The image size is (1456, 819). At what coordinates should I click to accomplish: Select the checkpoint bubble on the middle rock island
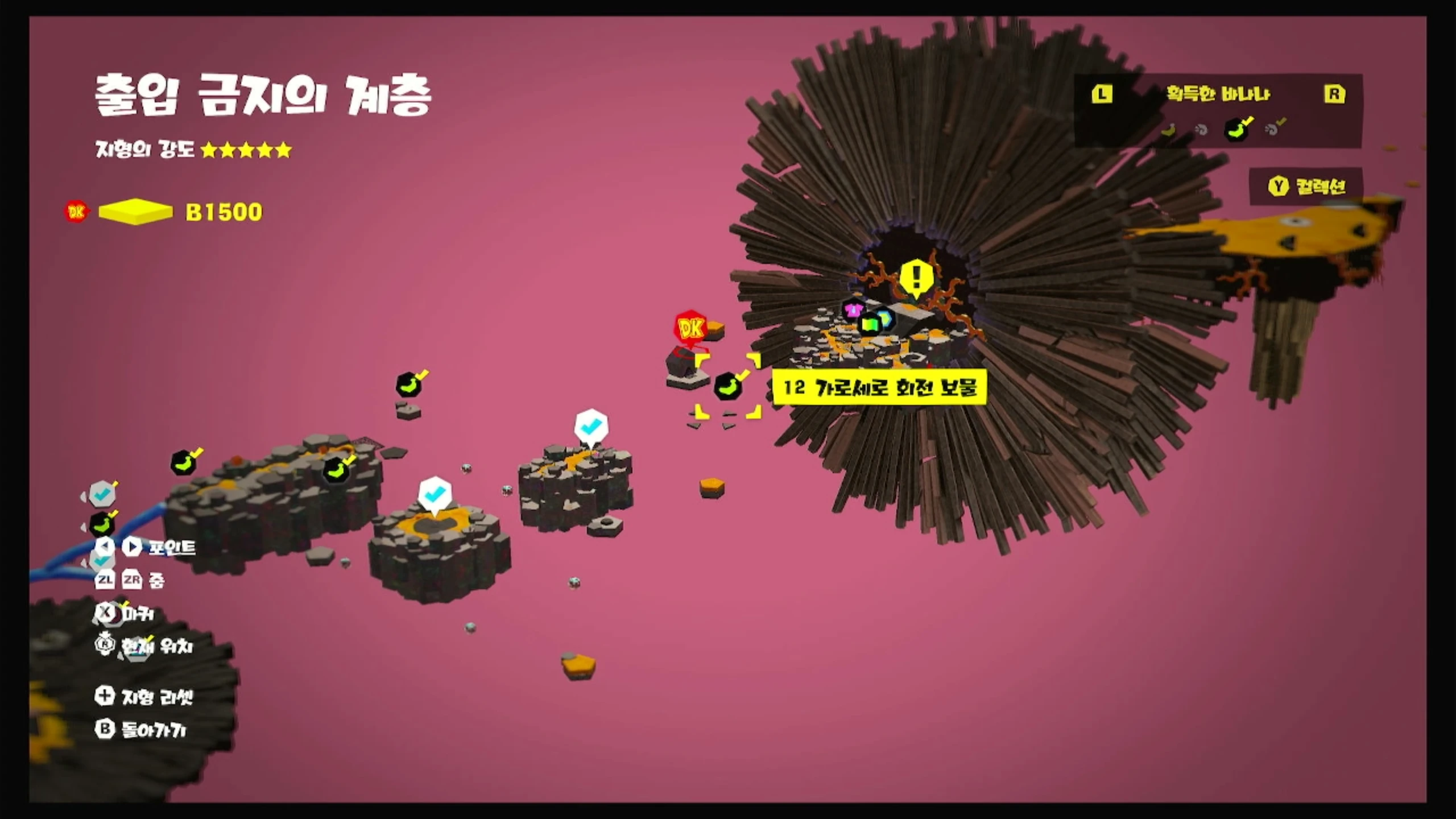click(x=591, y=425)
